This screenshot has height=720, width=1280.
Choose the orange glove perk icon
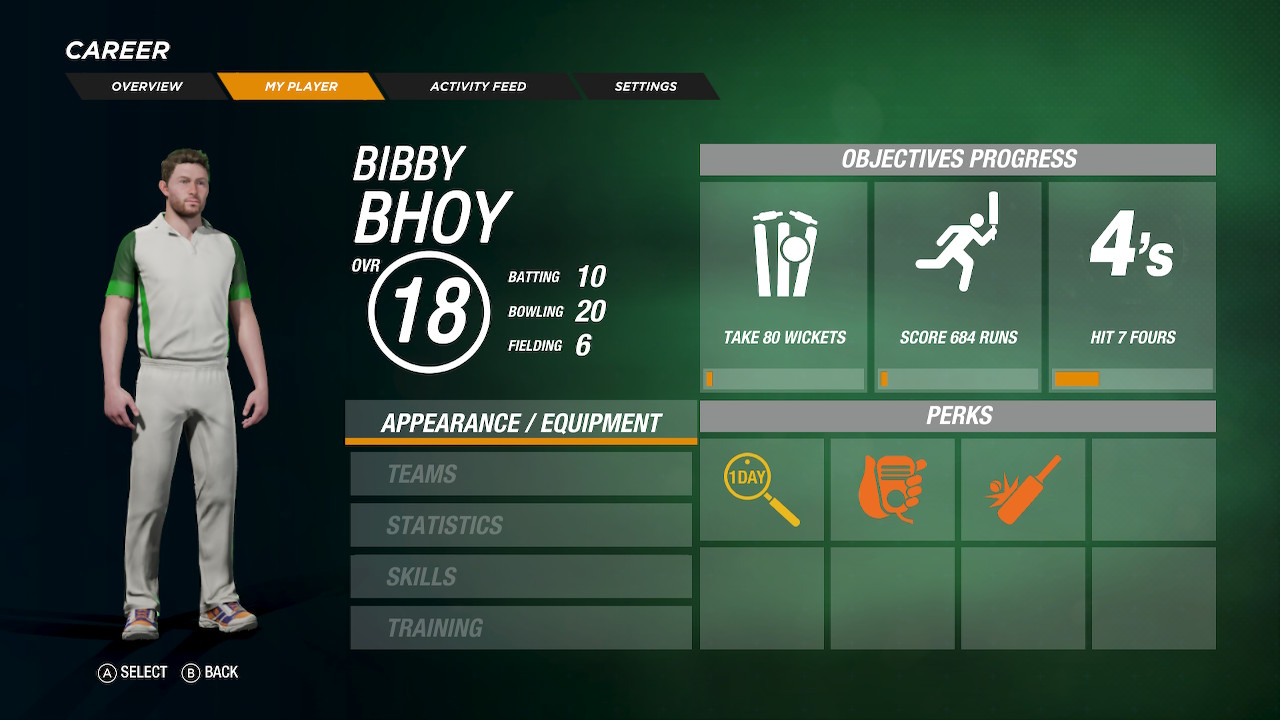(x=893, y=490)
